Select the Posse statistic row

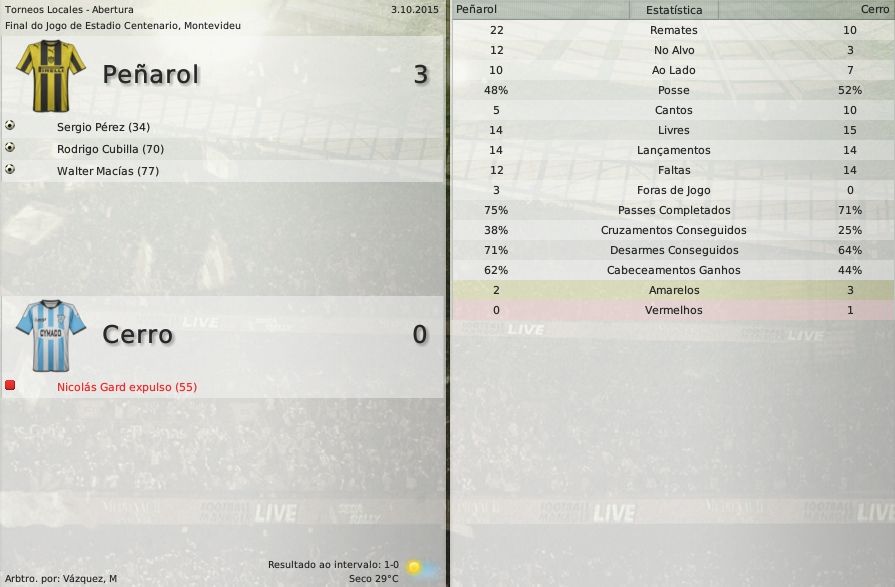[673, 90]
